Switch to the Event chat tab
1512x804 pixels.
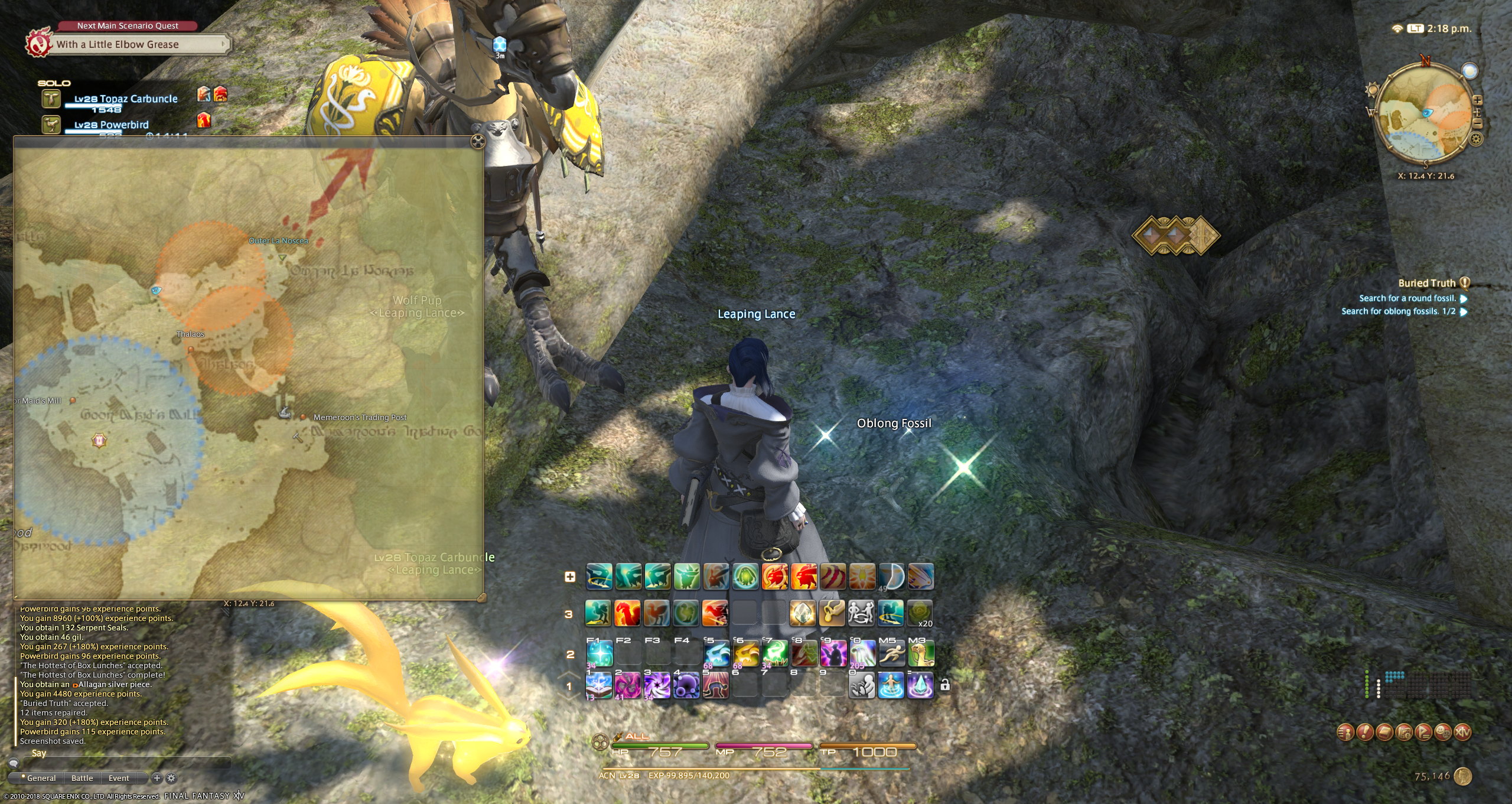[119, 778]
